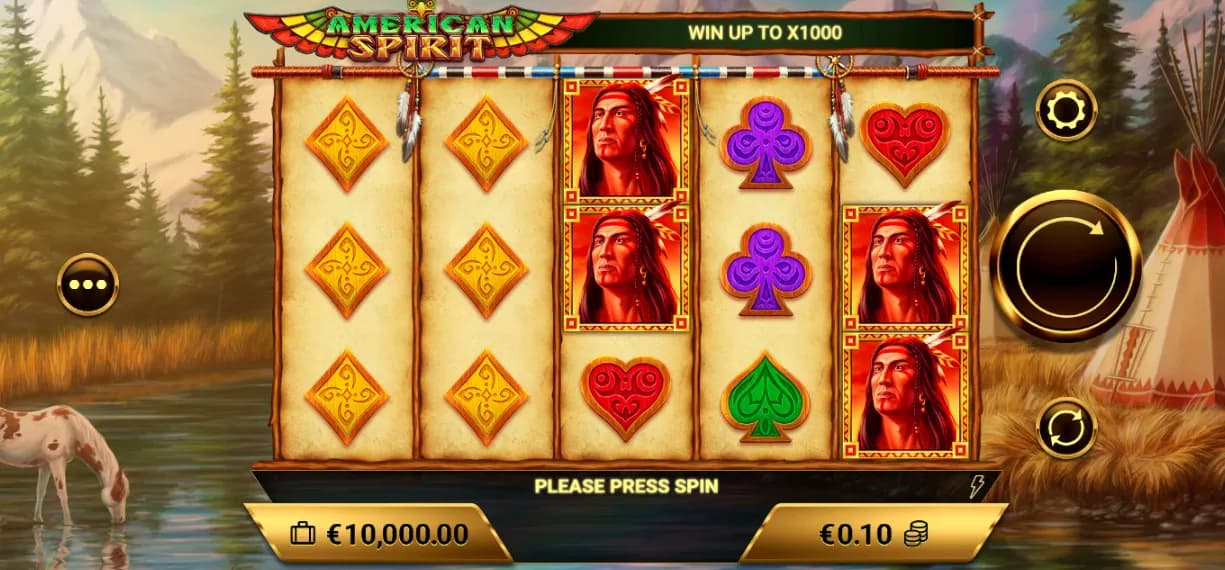Open the €10,000.00 balance panel

click(x=378, y=534)
